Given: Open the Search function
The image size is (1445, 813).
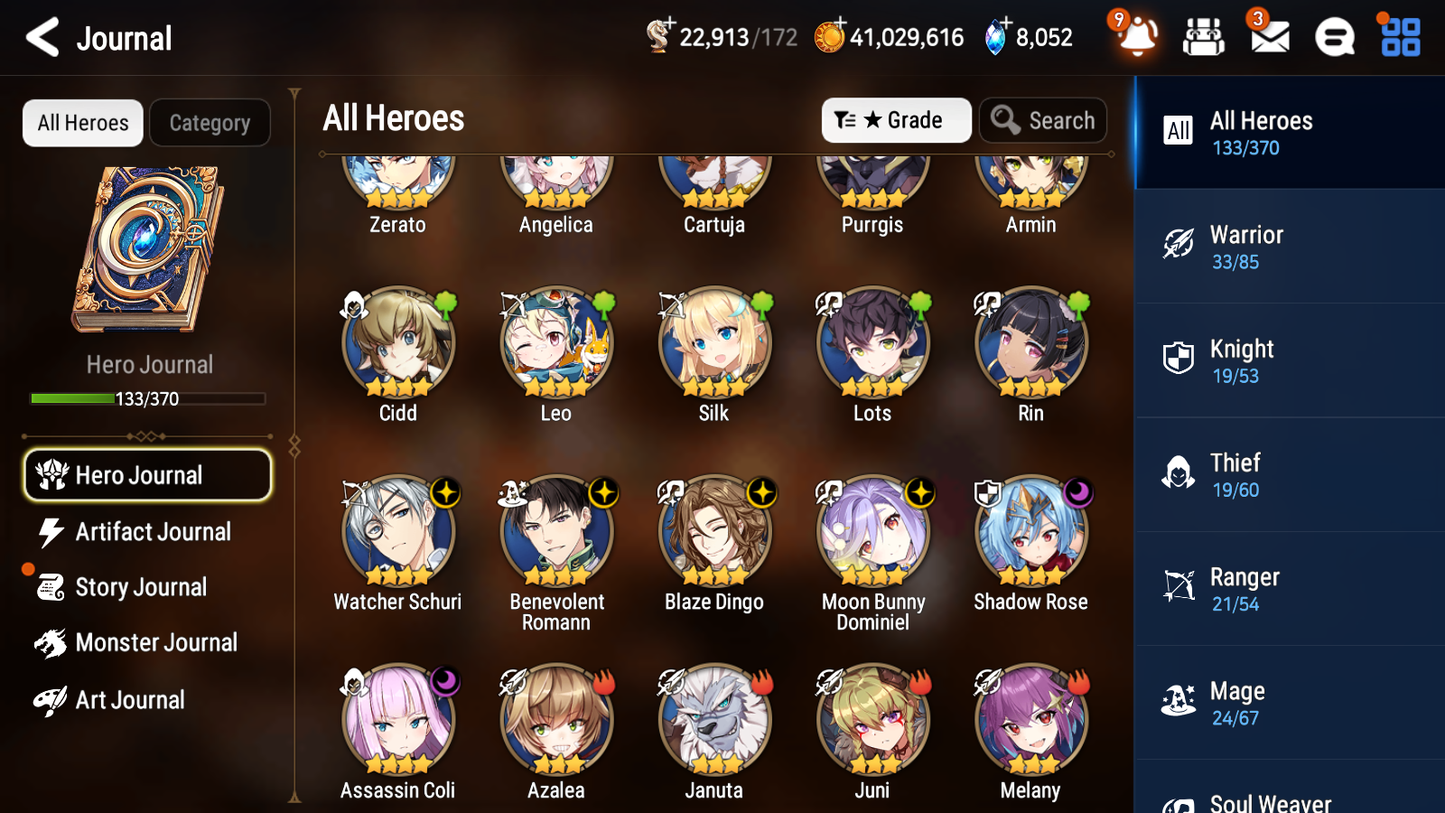Looking at the screenshot, I should point(1043,120).
